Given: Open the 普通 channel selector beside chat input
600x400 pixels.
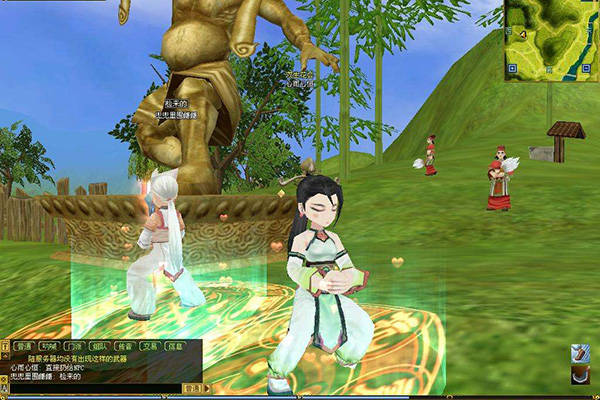Looking at the screenshot, I should coord(192,388).
